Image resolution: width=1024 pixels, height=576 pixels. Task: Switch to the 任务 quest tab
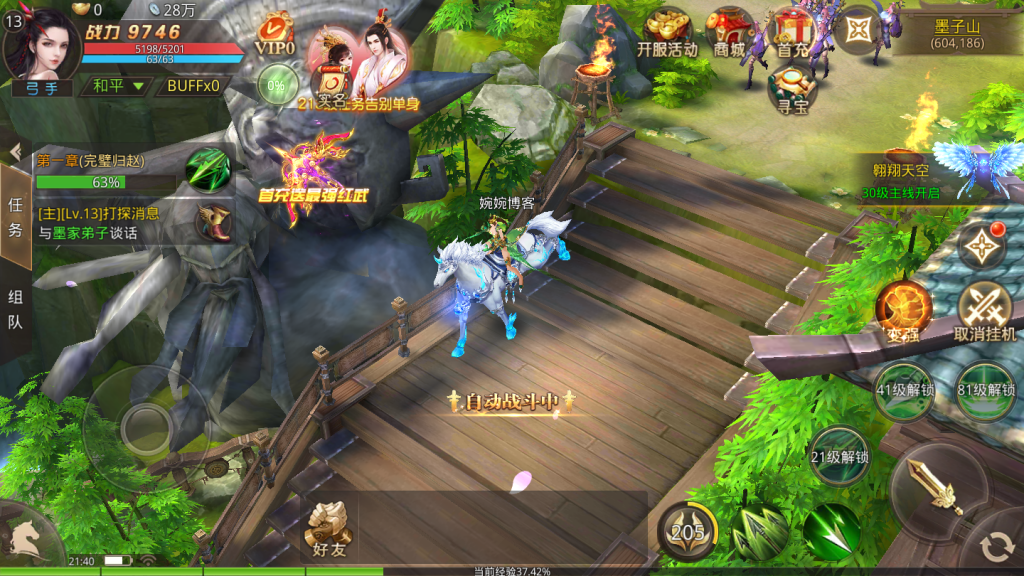(15, 214)
